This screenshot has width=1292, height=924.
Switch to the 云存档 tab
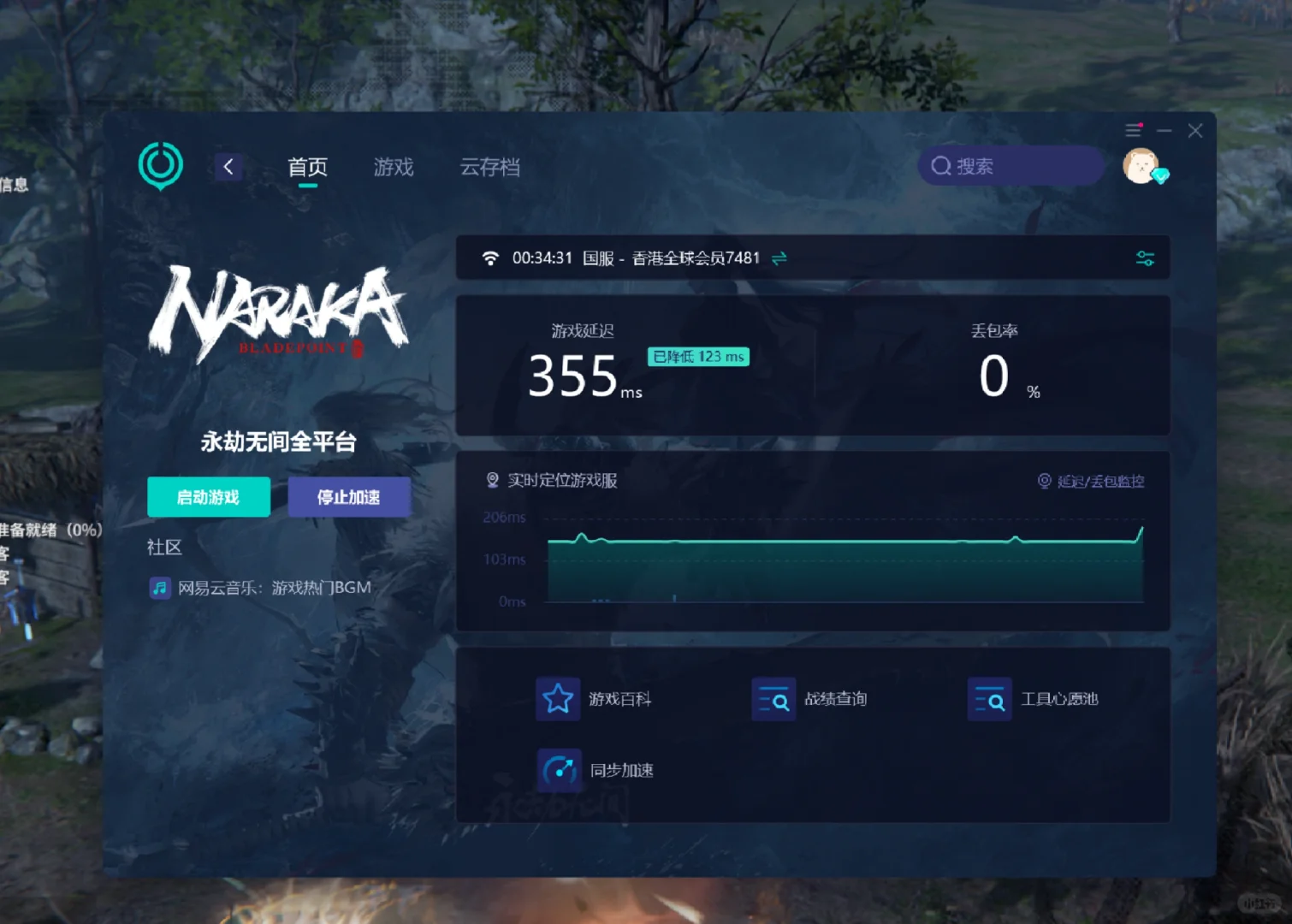pos(489,167)
